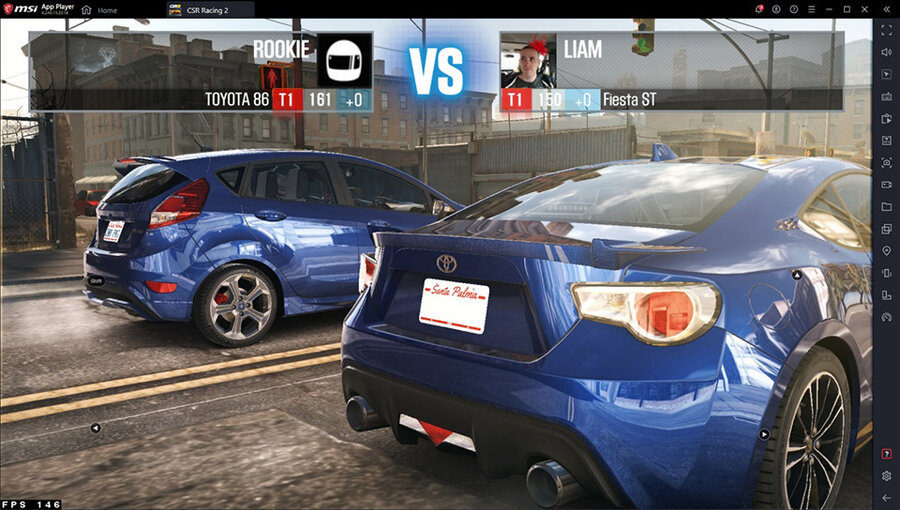Select the Rookie helmet avatar
The image size is (900, 510).
344,60
